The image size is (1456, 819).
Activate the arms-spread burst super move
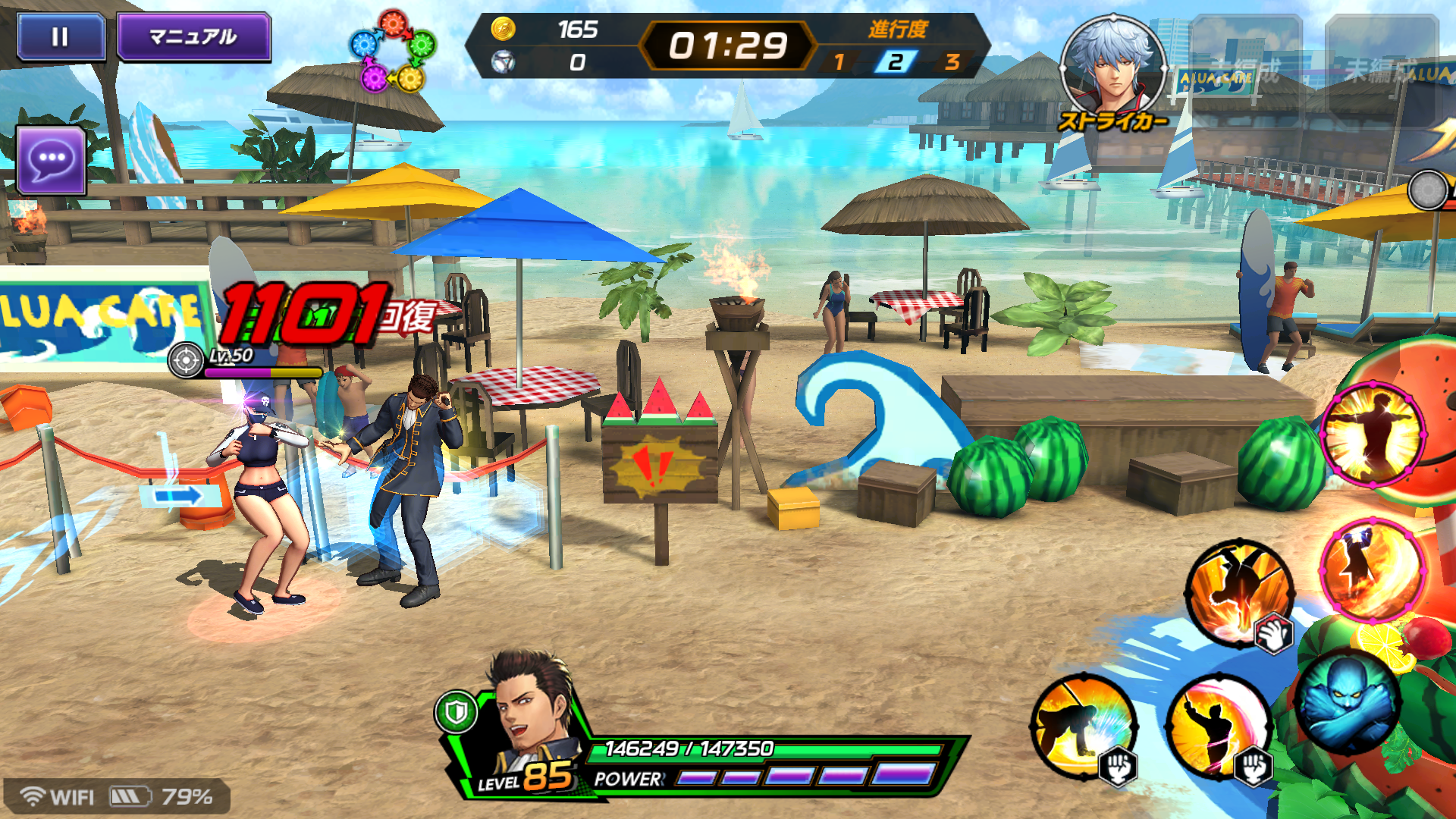point(1373,435)
